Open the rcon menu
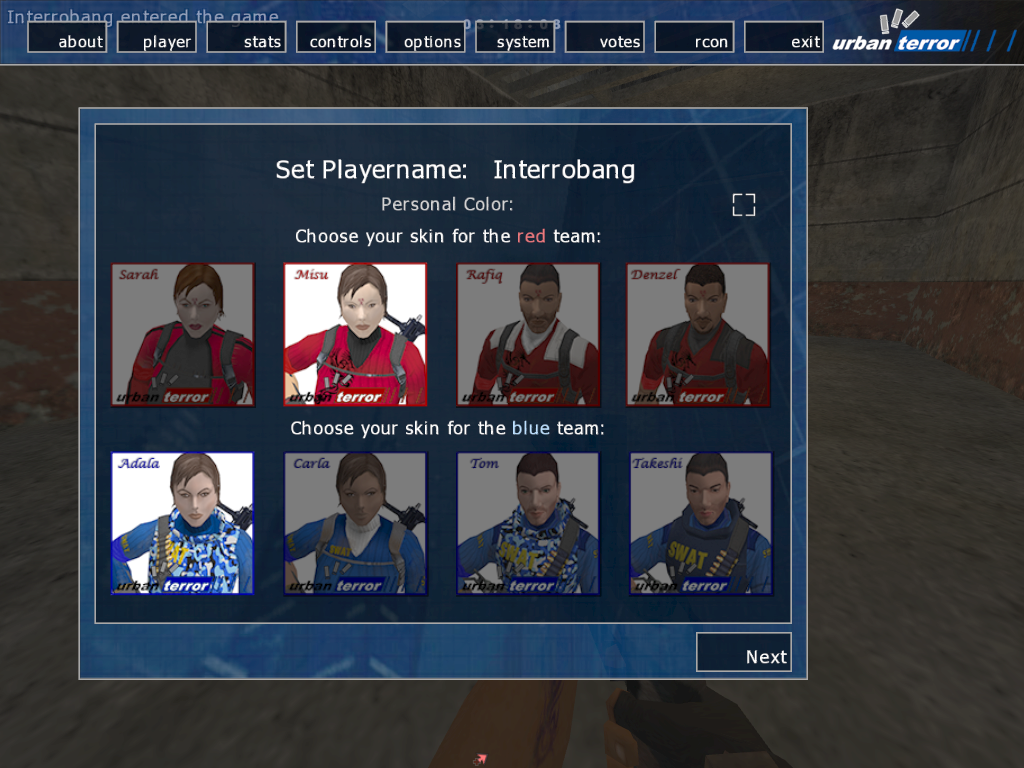 [x=695, y=37]
